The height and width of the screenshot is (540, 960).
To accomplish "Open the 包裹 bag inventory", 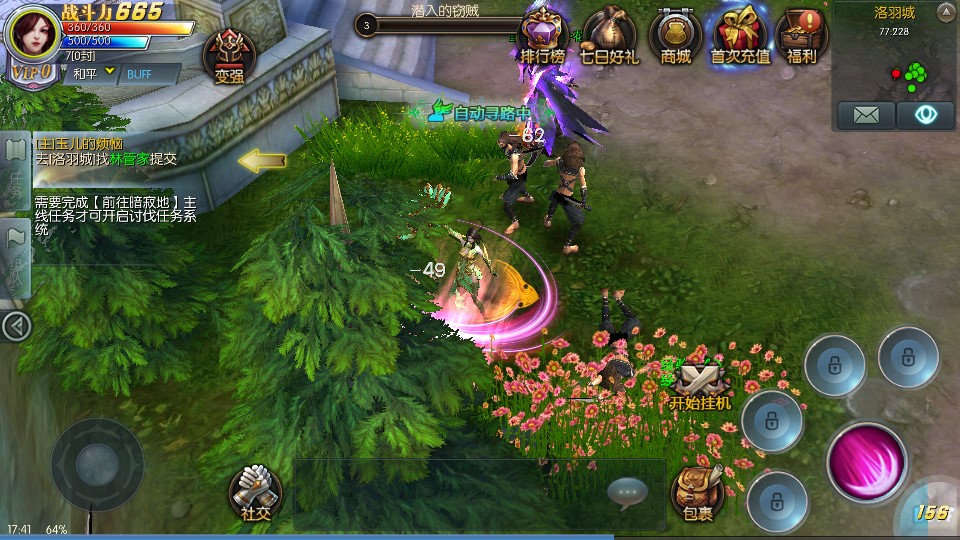I will [x=698, y=492].
